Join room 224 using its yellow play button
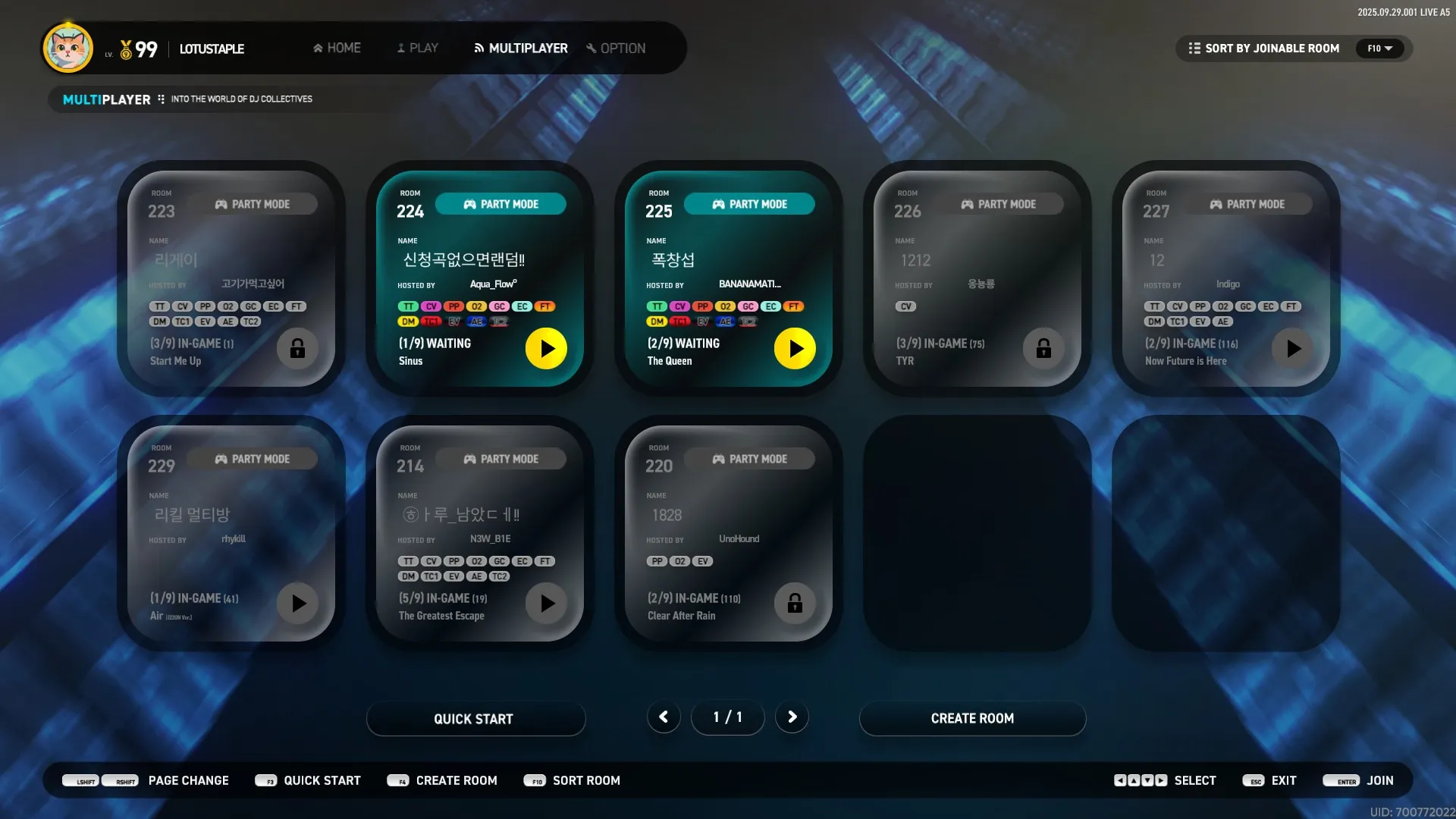 tap(546, 348)
